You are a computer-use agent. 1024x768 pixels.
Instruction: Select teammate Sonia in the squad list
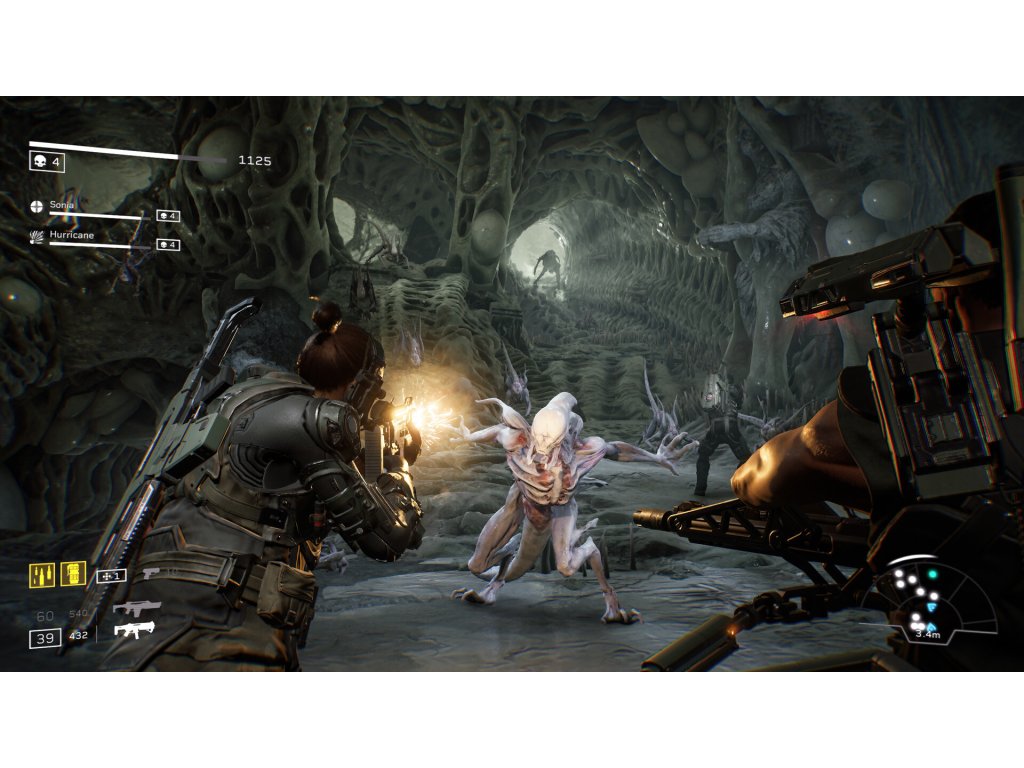pos(62,205)
